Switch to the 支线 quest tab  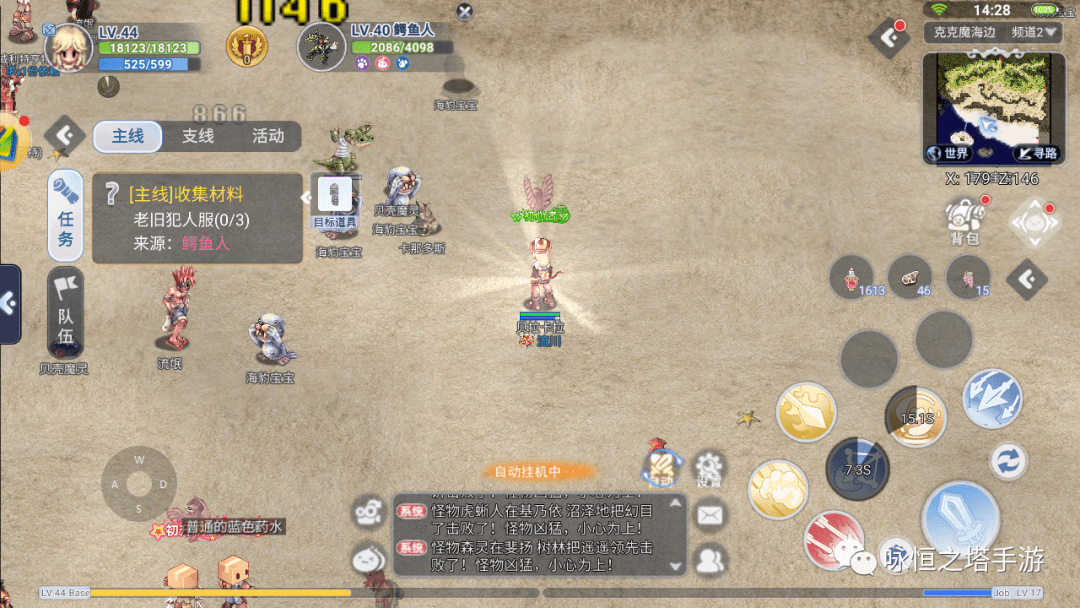(x=198, y=136)
